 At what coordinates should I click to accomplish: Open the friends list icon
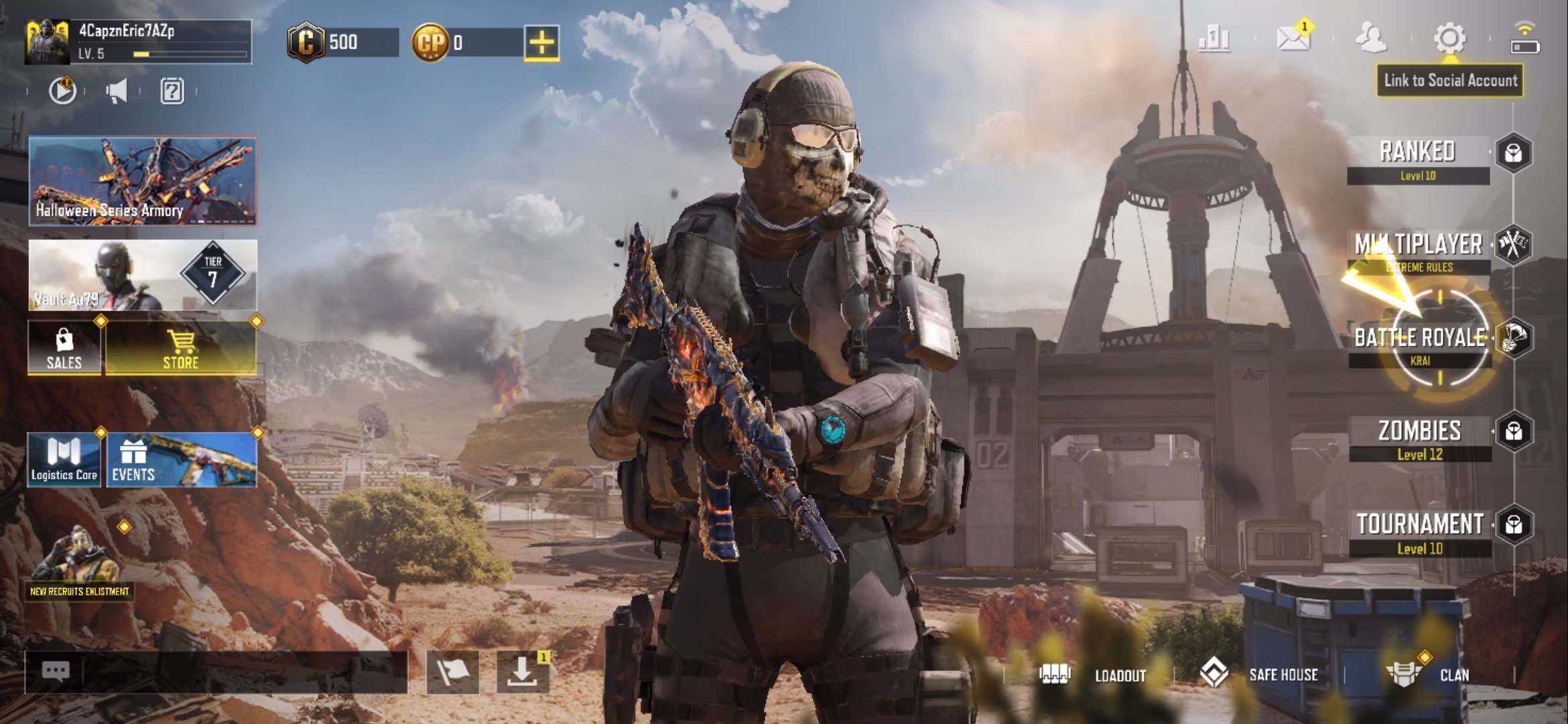(x=1371, y=38)
